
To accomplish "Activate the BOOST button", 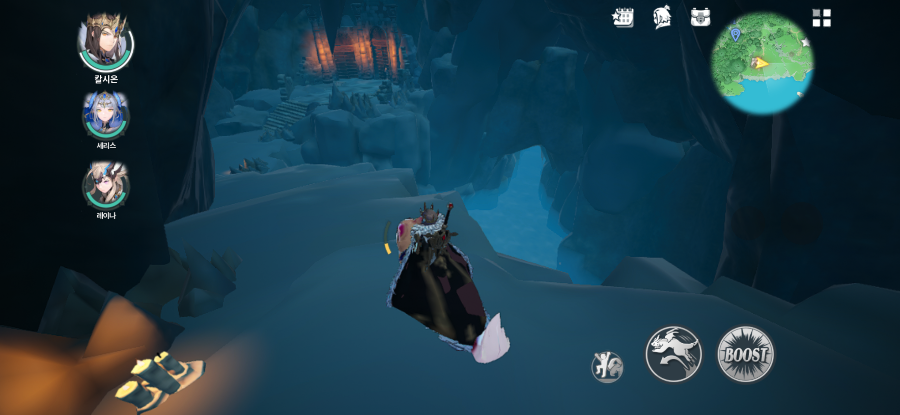I will 746,354.
